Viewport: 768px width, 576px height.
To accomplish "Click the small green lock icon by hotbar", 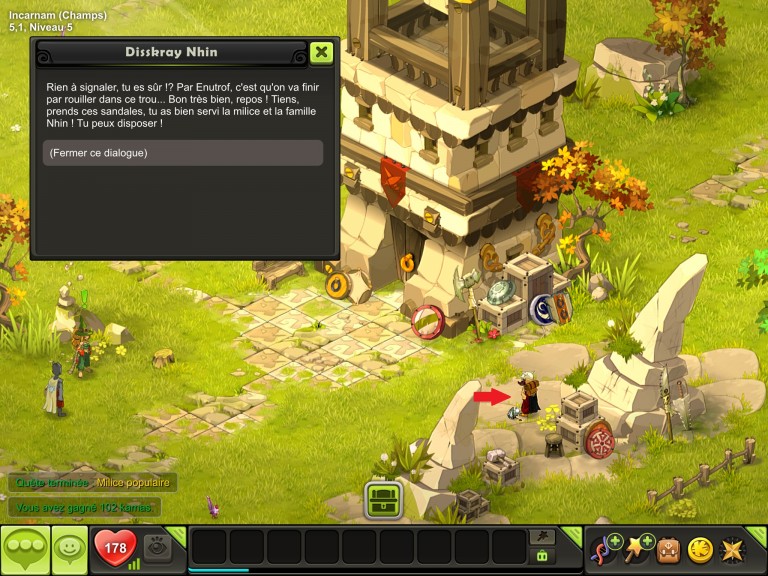I will click(543, 555).
